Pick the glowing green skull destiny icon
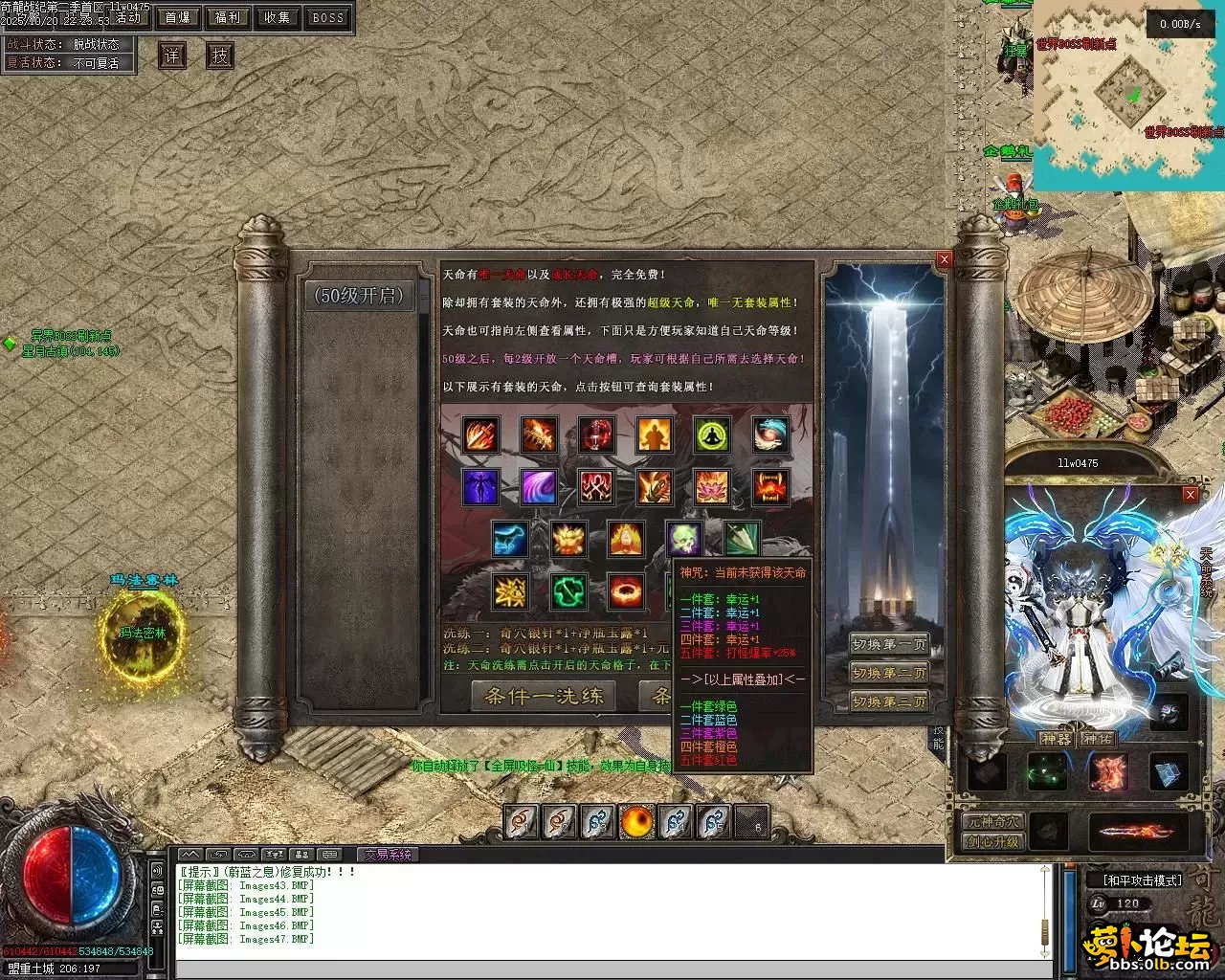This screenshot has height=980, width=1225. (683, 540)
